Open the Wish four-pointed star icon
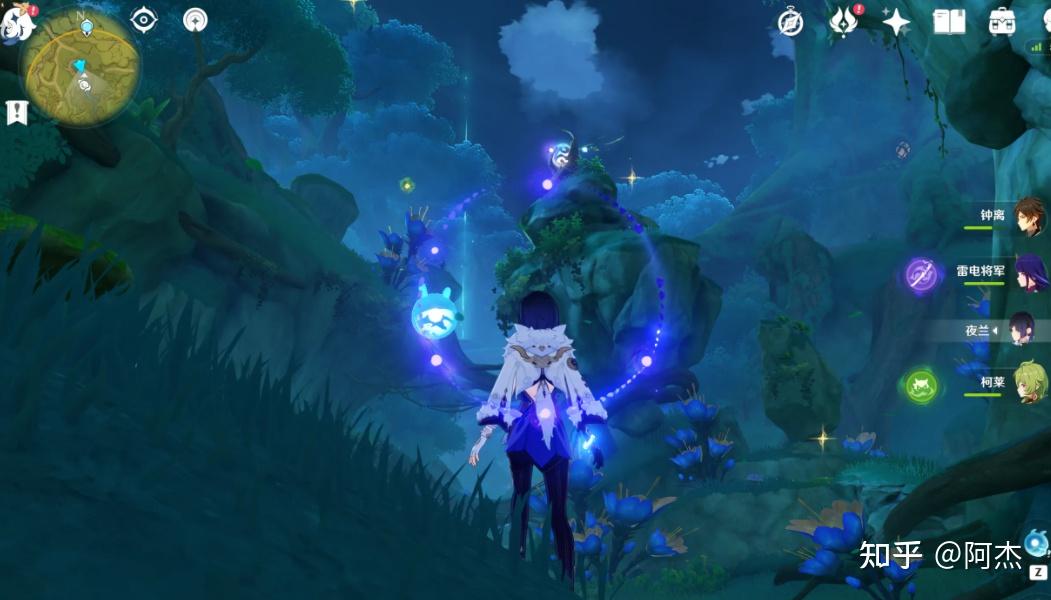This screenshot has height=600, width=1051. [x=895, y=22]
